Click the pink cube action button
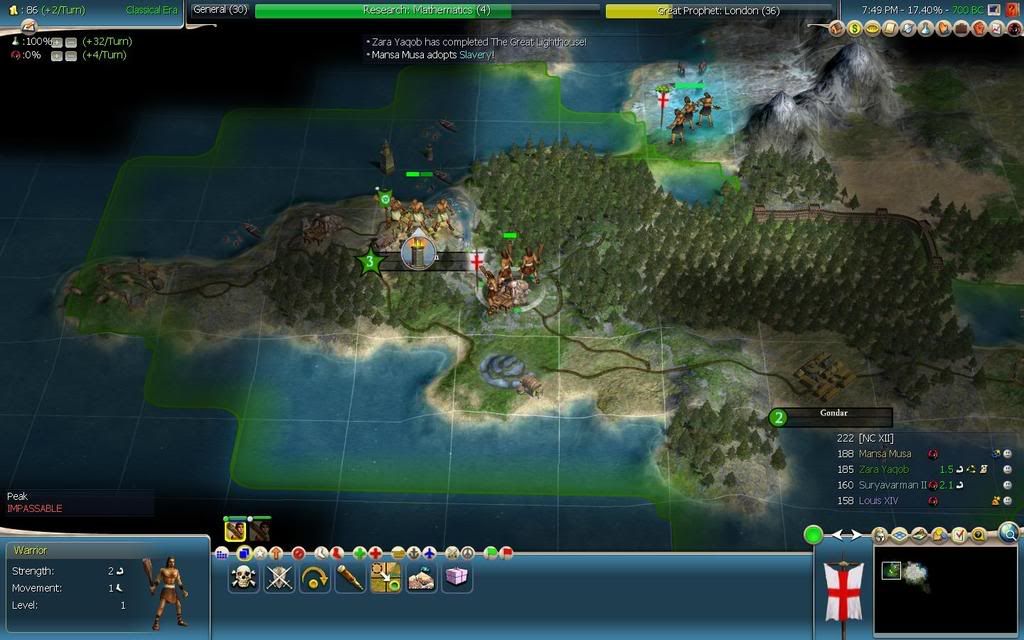 456,577
